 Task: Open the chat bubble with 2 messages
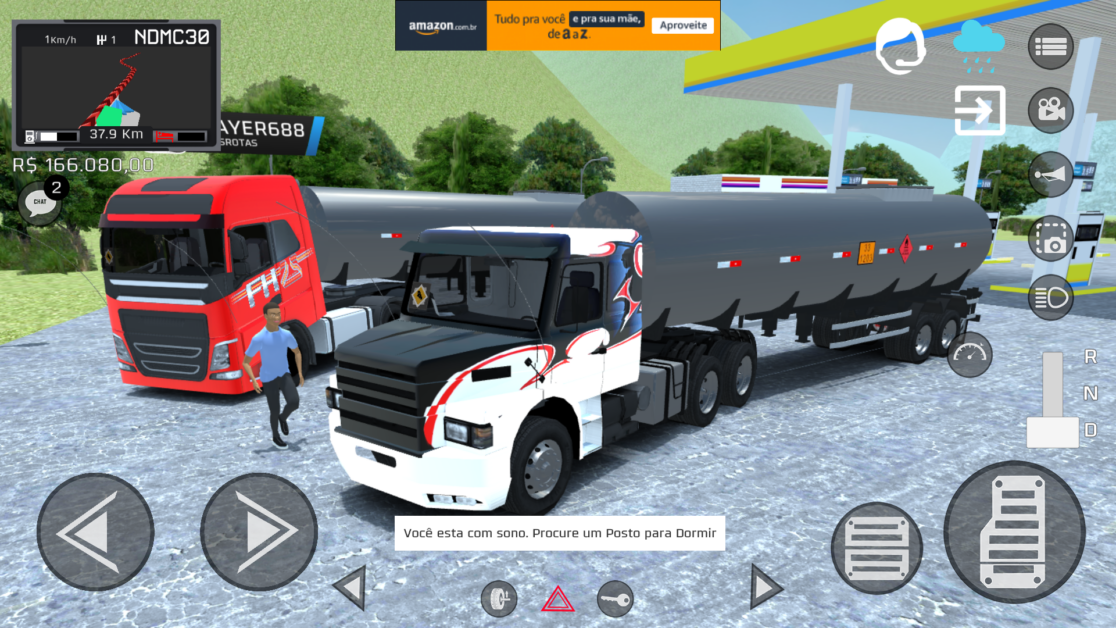(41, 202)
